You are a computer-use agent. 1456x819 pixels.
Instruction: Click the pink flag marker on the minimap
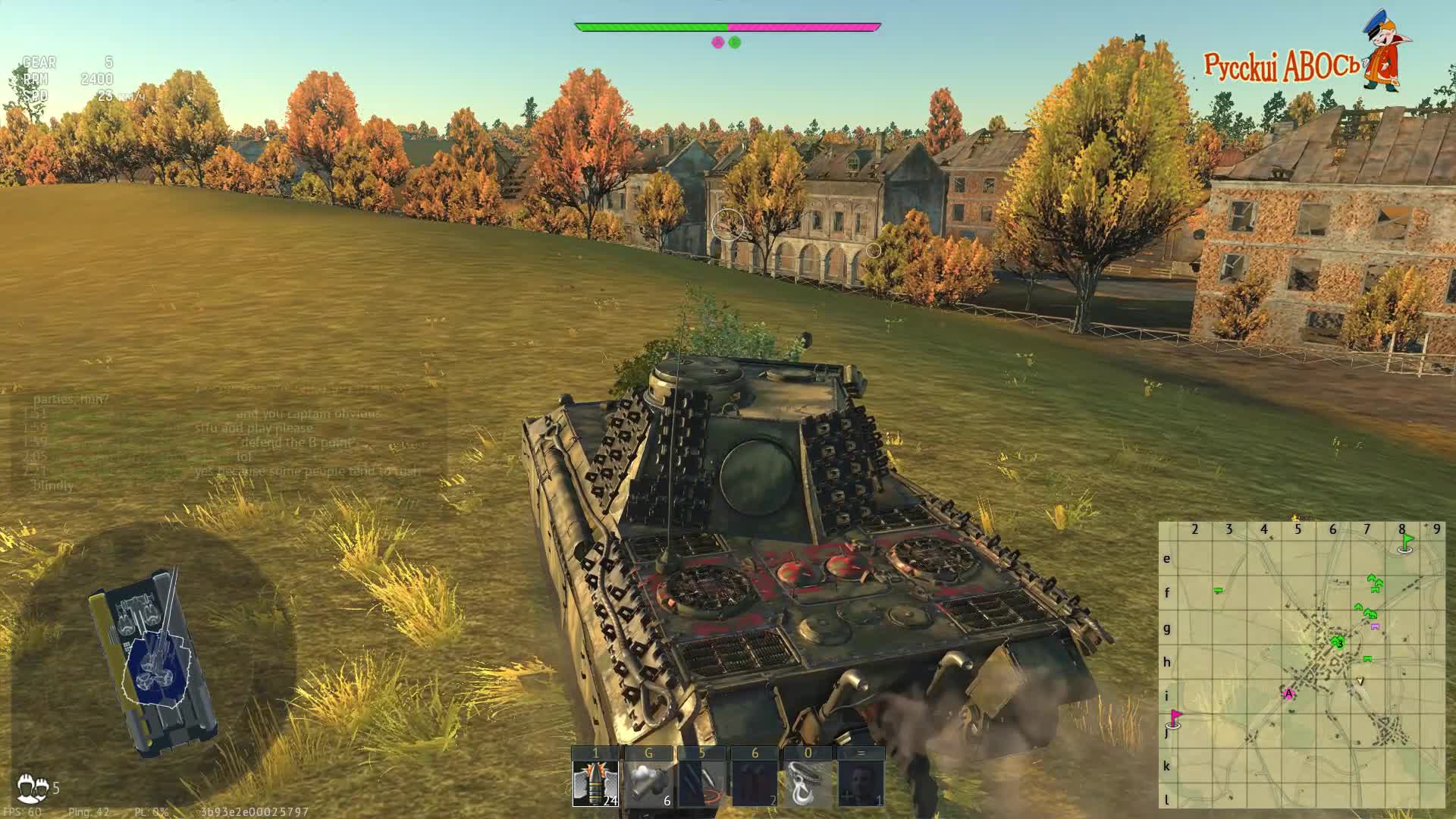point(1175,715)
